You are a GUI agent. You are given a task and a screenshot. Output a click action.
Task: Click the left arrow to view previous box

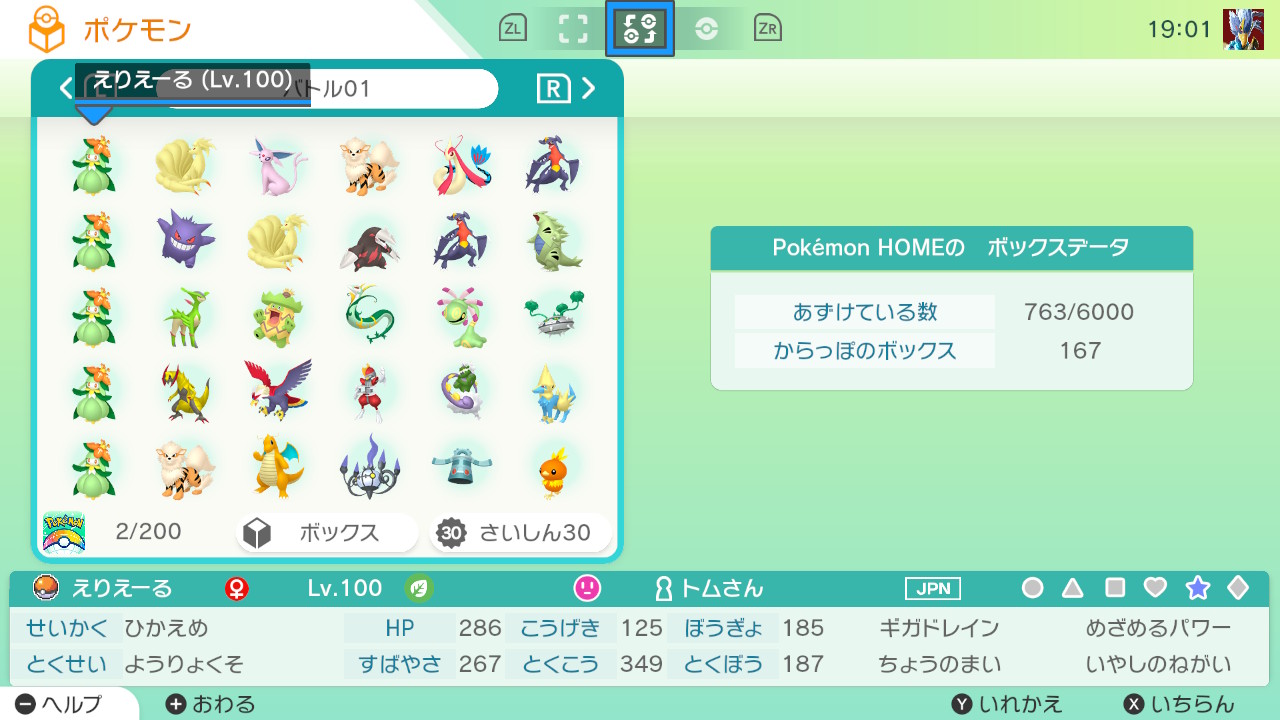(x=65, y=88)
